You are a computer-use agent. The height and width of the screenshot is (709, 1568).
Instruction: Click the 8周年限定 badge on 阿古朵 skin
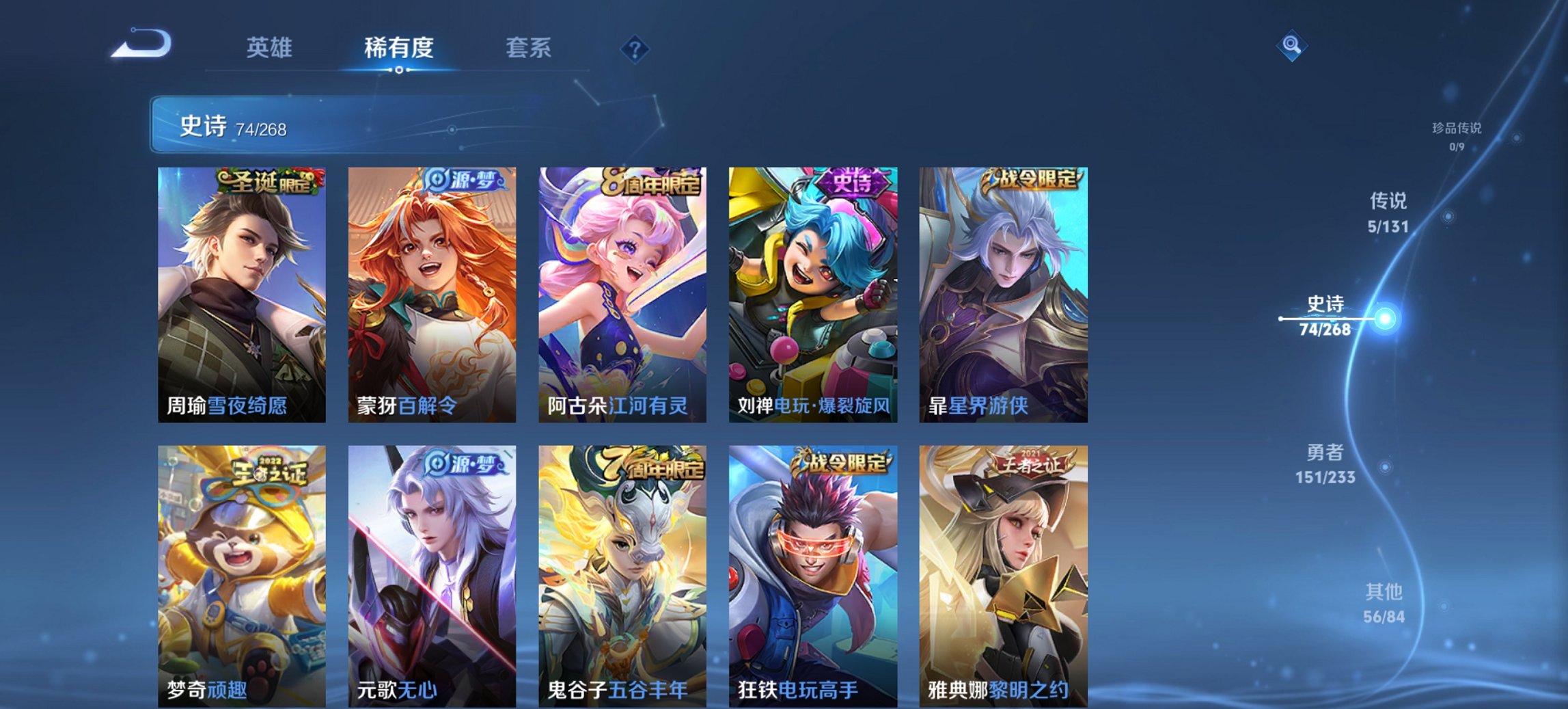(649, 180)
